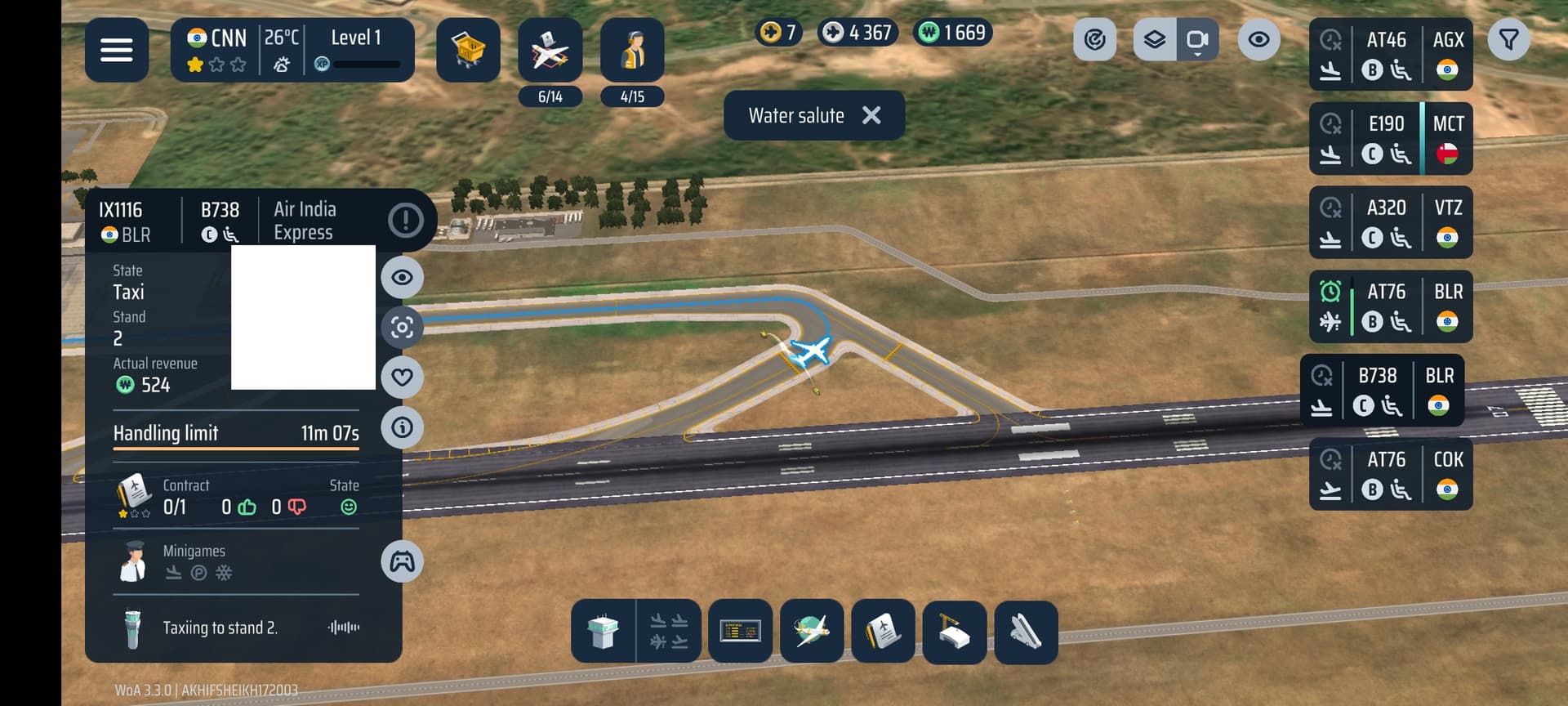Open the flight schedule board
Viewport: 1568px width, 706px height.
(740, 632)
